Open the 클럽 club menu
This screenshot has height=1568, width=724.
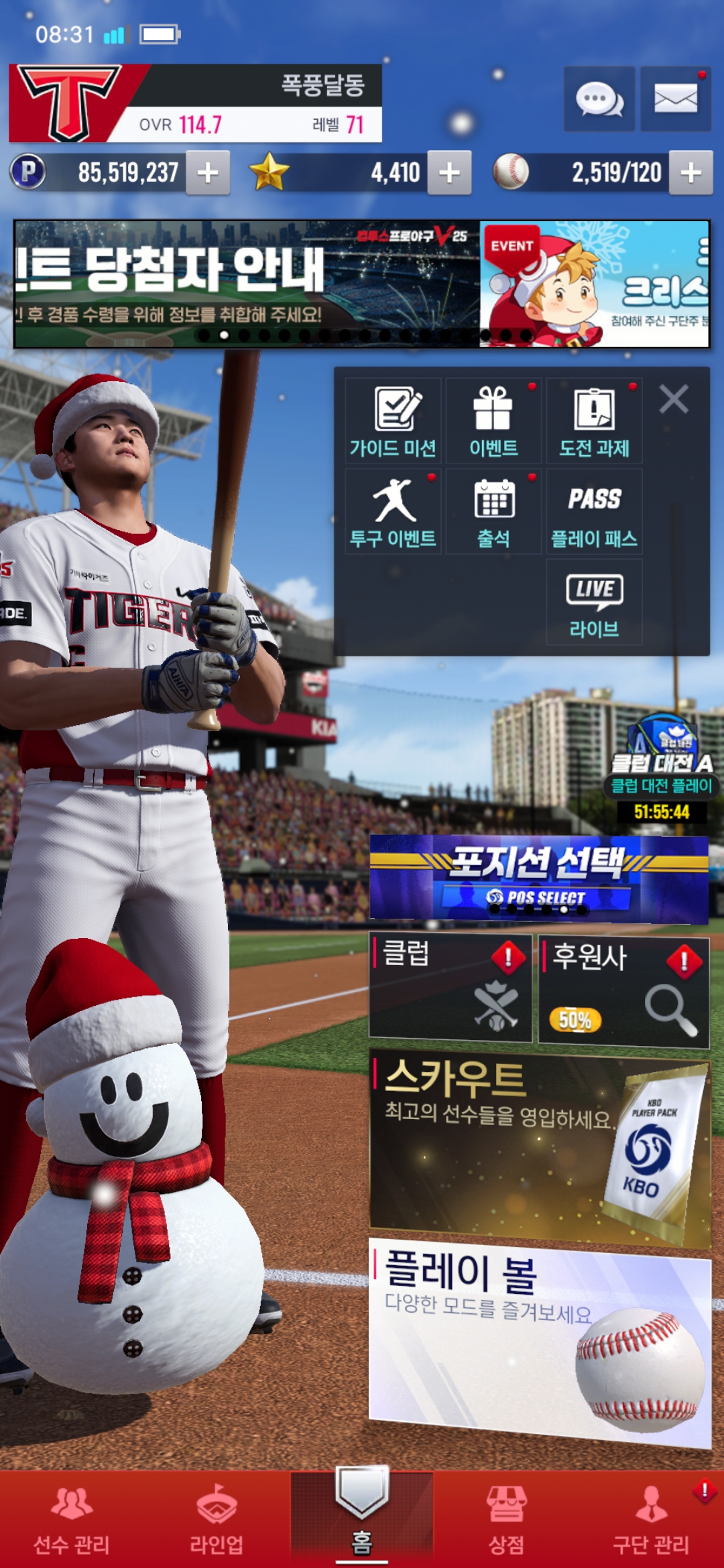(x=450, y=988)
